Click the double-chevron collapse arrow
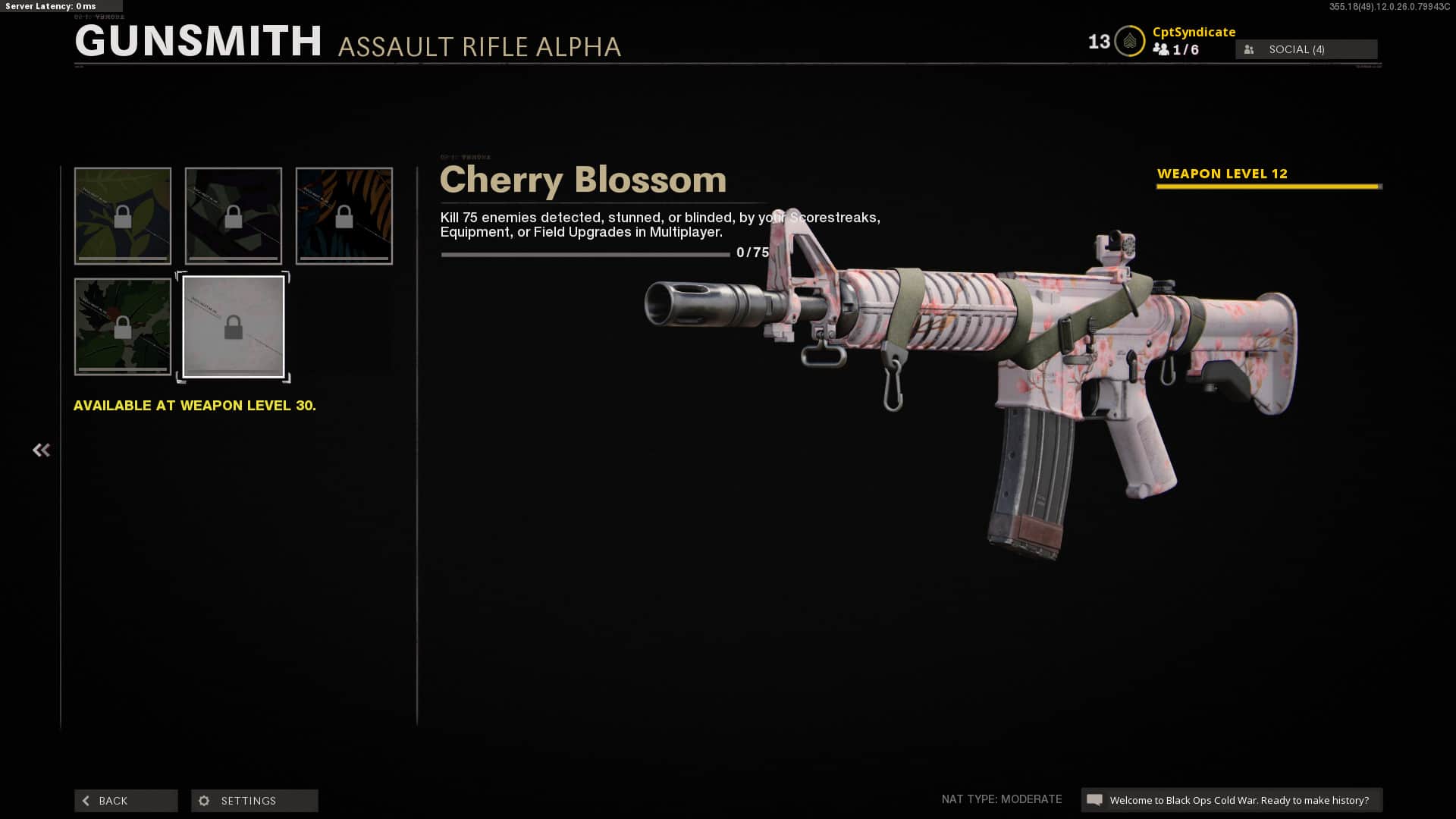The image size is (1456, 819). (41, 450)
